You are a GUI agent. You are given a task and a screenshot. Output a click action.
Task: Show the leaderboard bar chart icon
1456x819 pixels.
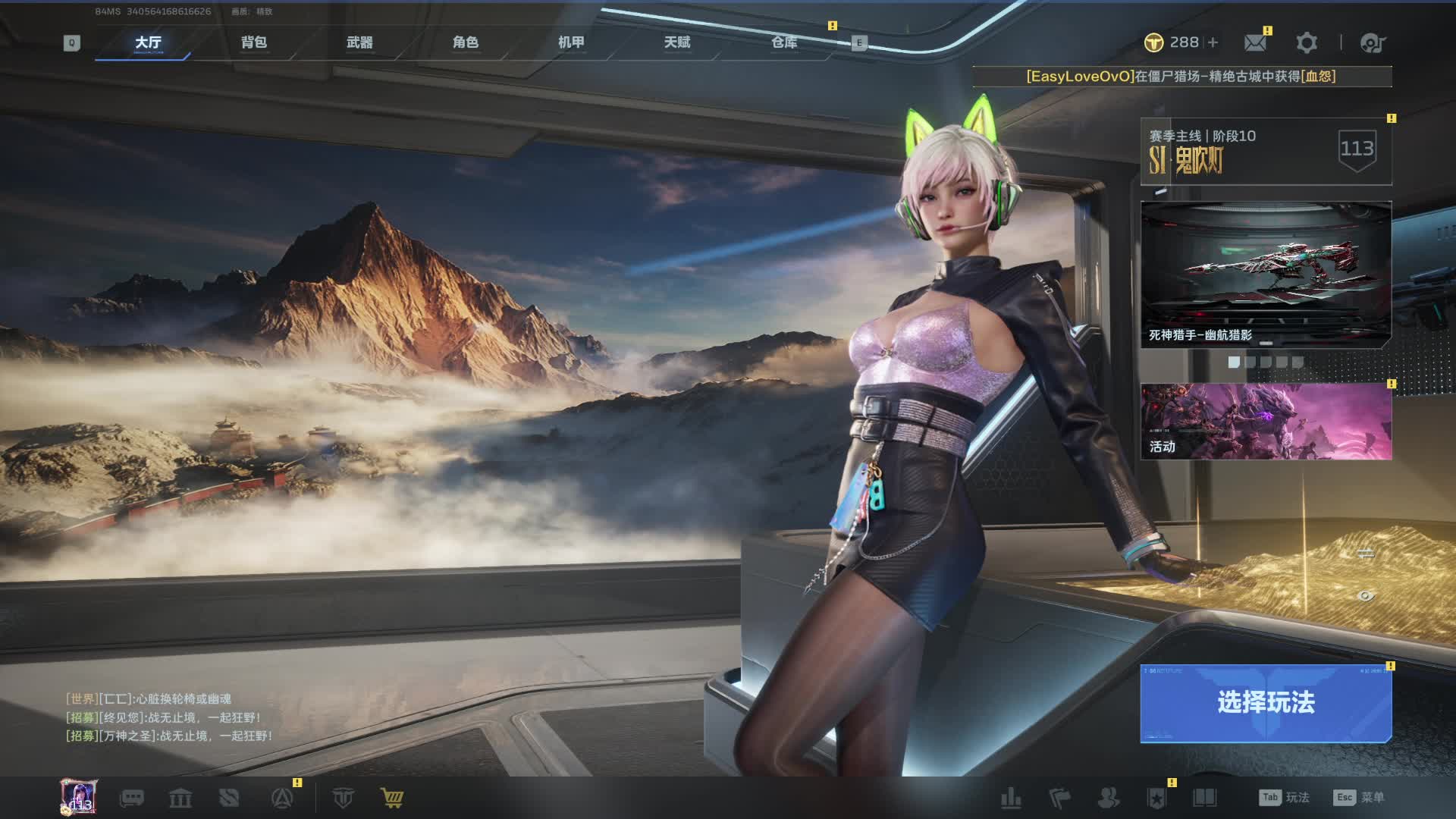pyautogui.click(x=1011, y=798)
